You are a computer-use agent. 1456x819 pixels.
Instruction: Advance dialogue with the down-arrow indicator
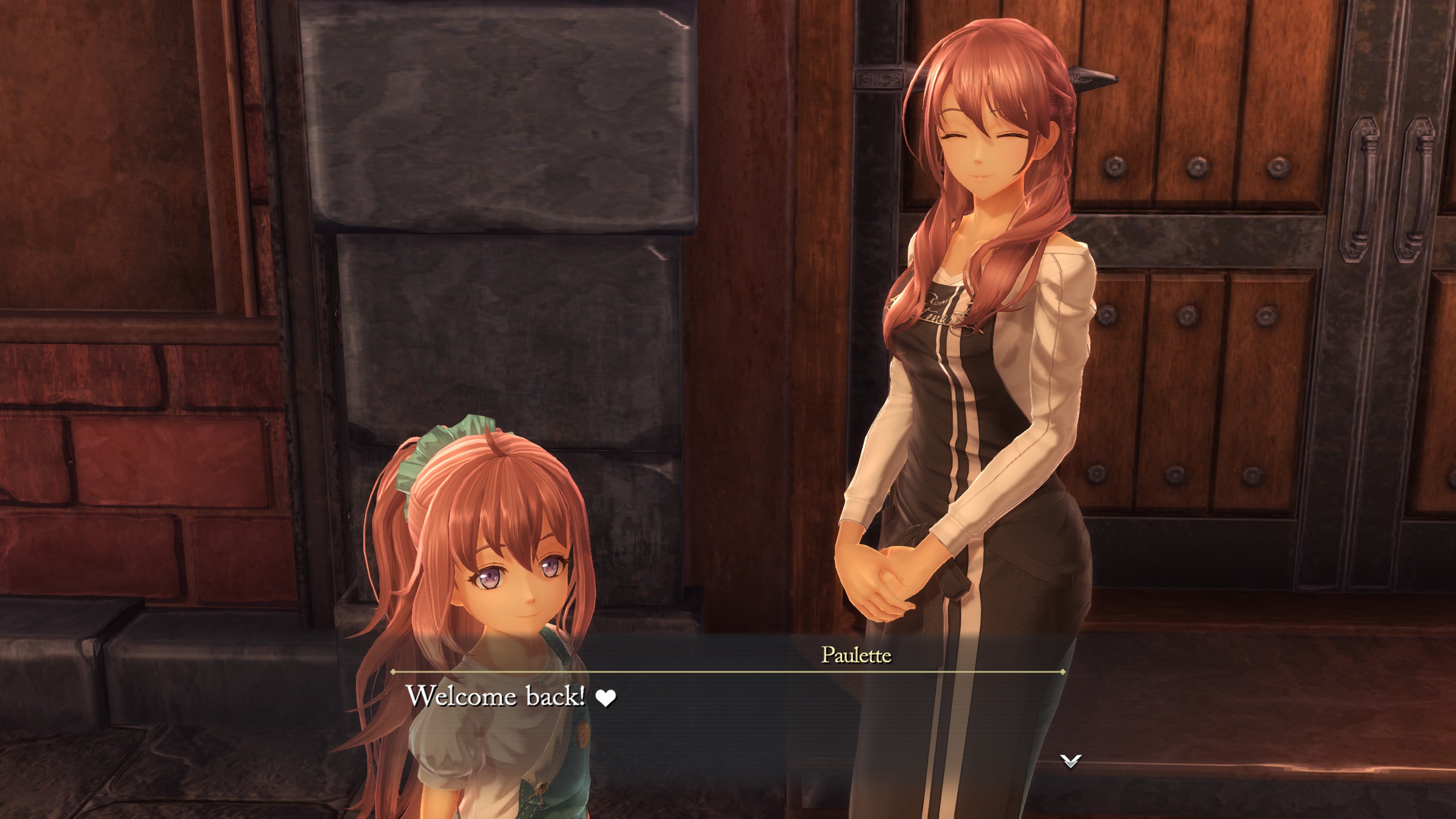pyautogui.click(x=1070, y=761)
